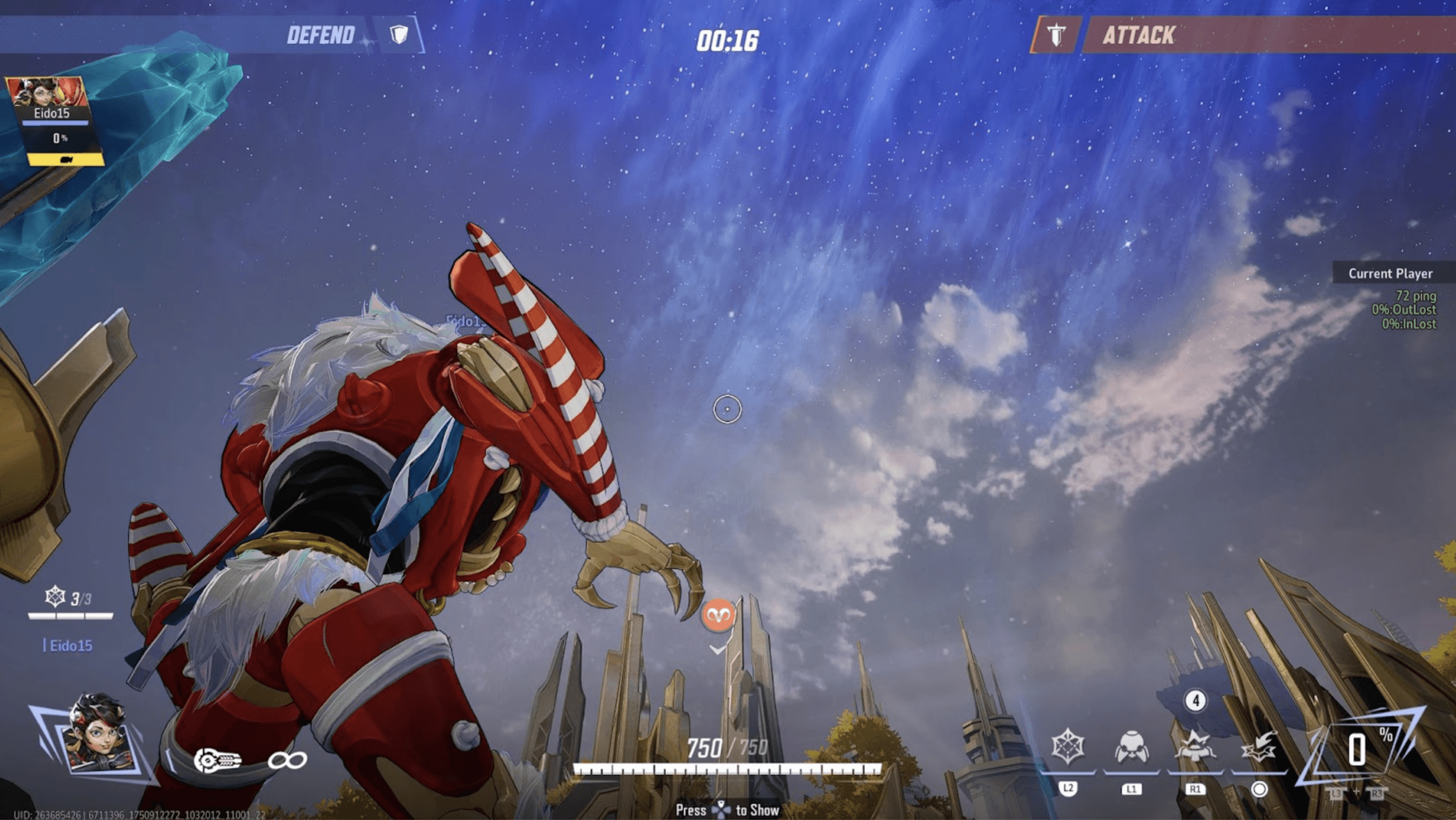
Task: Select the orange ram-horn objective marker
Action: click(718, 616)
